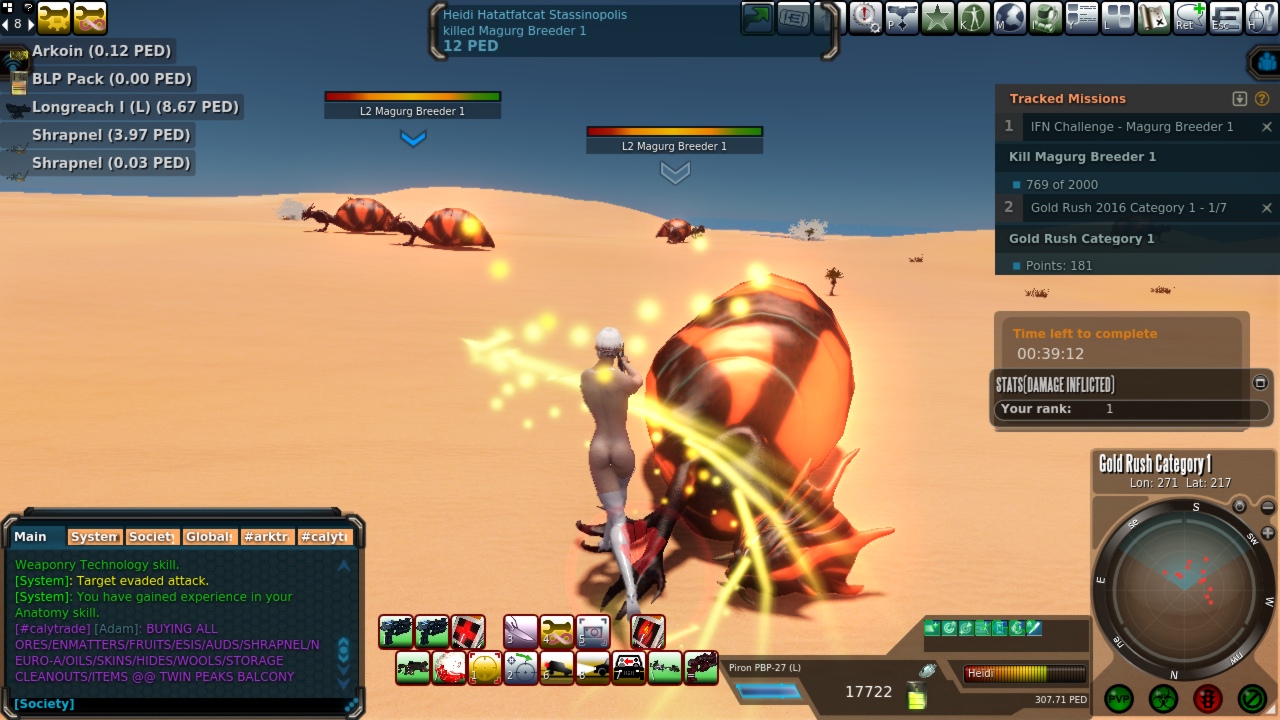This screenshot has width=1280, height=720.
Task: Collapse the Tracked Missions panel arrow
Action: pos(1240,99)
